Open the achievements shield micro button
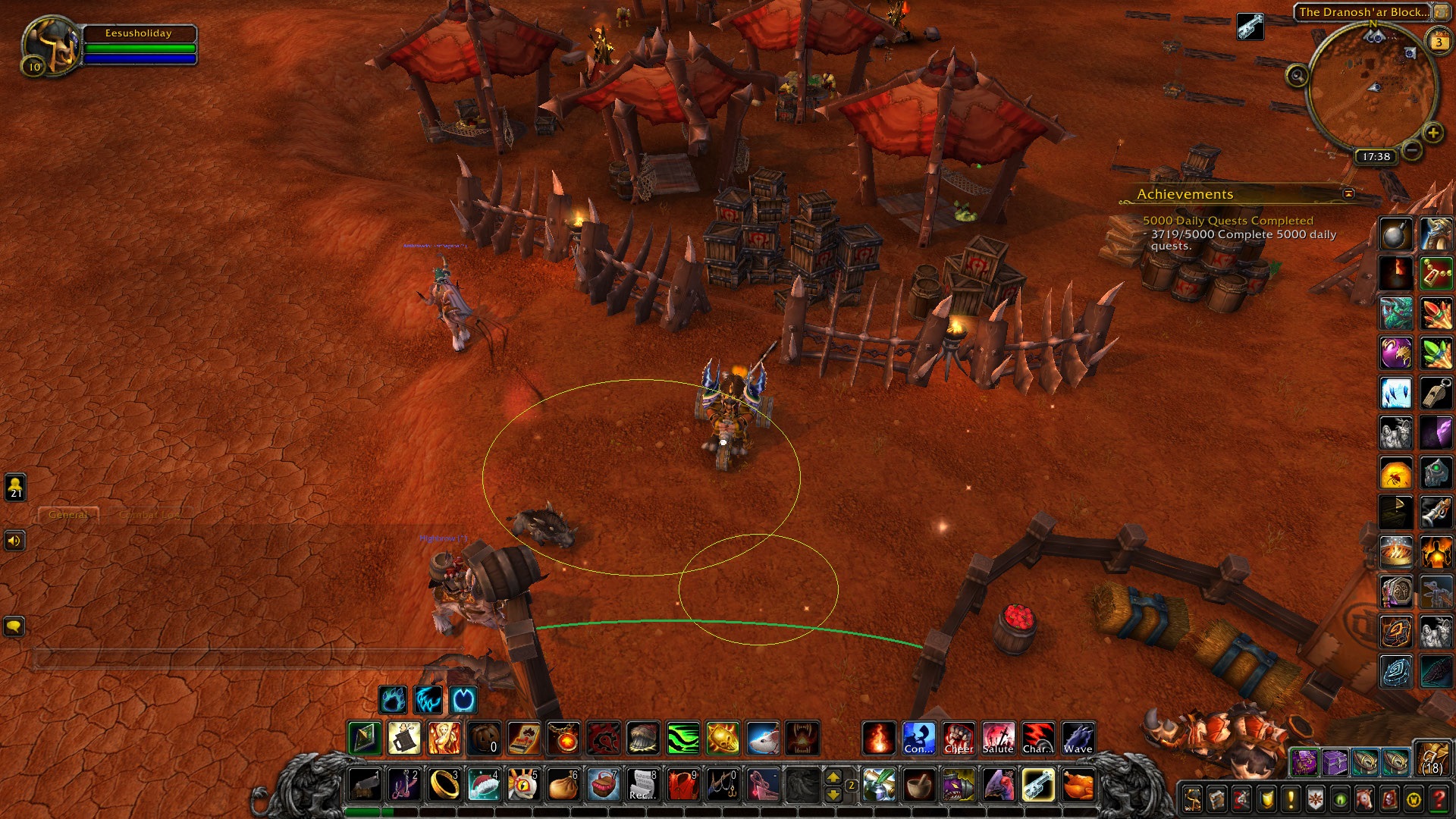The height and width of the screenshot is (819, 1456). [1266, 799]
